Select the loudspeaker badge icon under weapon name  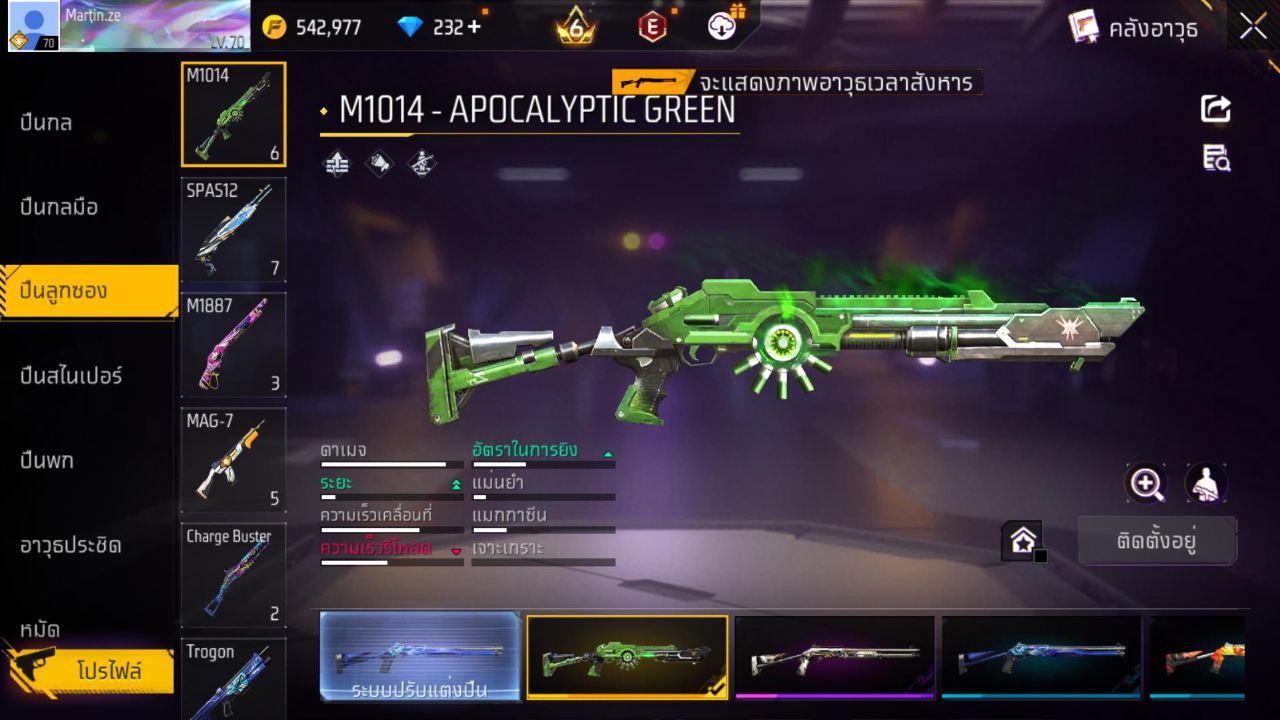[380, 163]
